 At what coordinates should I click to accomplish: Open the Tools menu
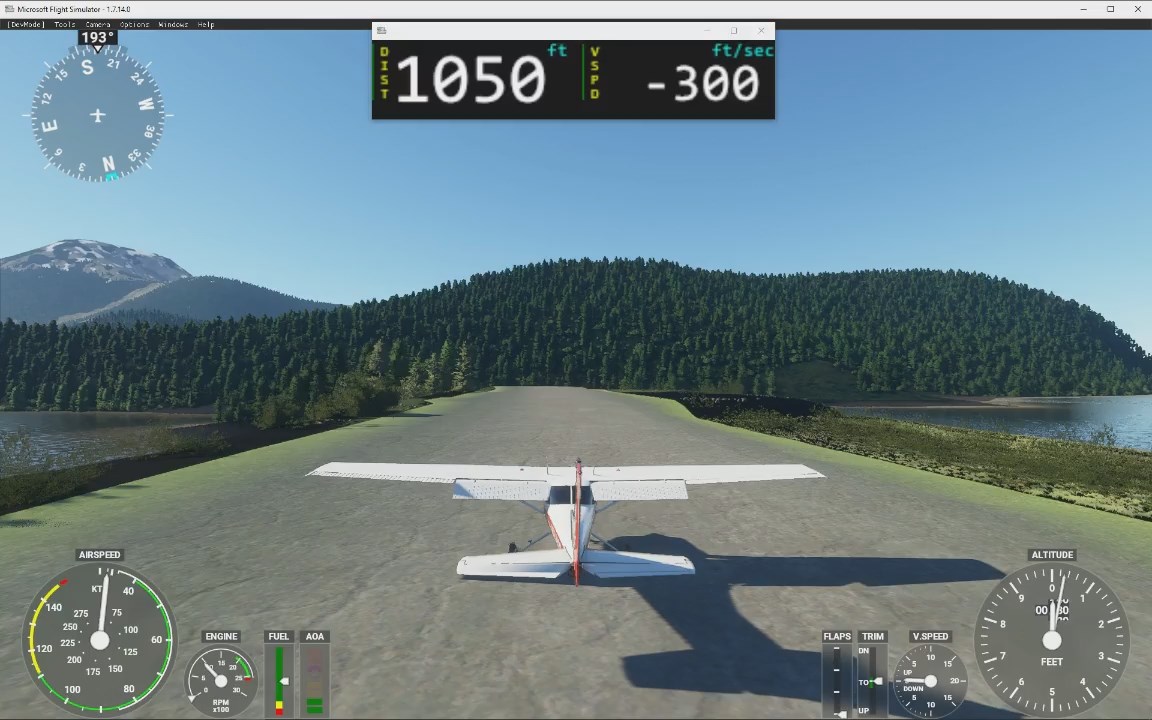(x=64, y=24)
